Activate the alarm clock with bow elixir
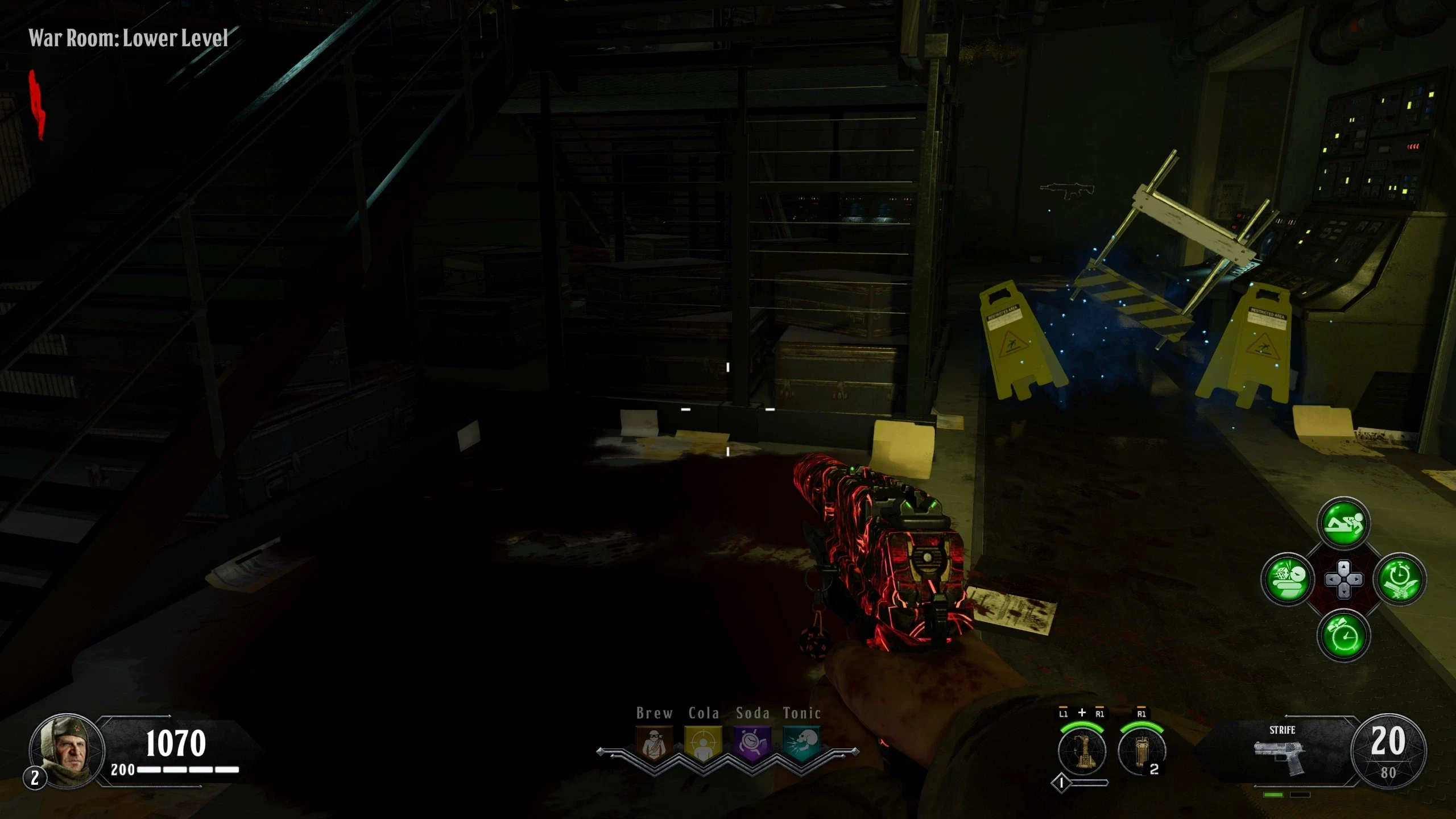 pyautogui.click(x=1343, y=635)
